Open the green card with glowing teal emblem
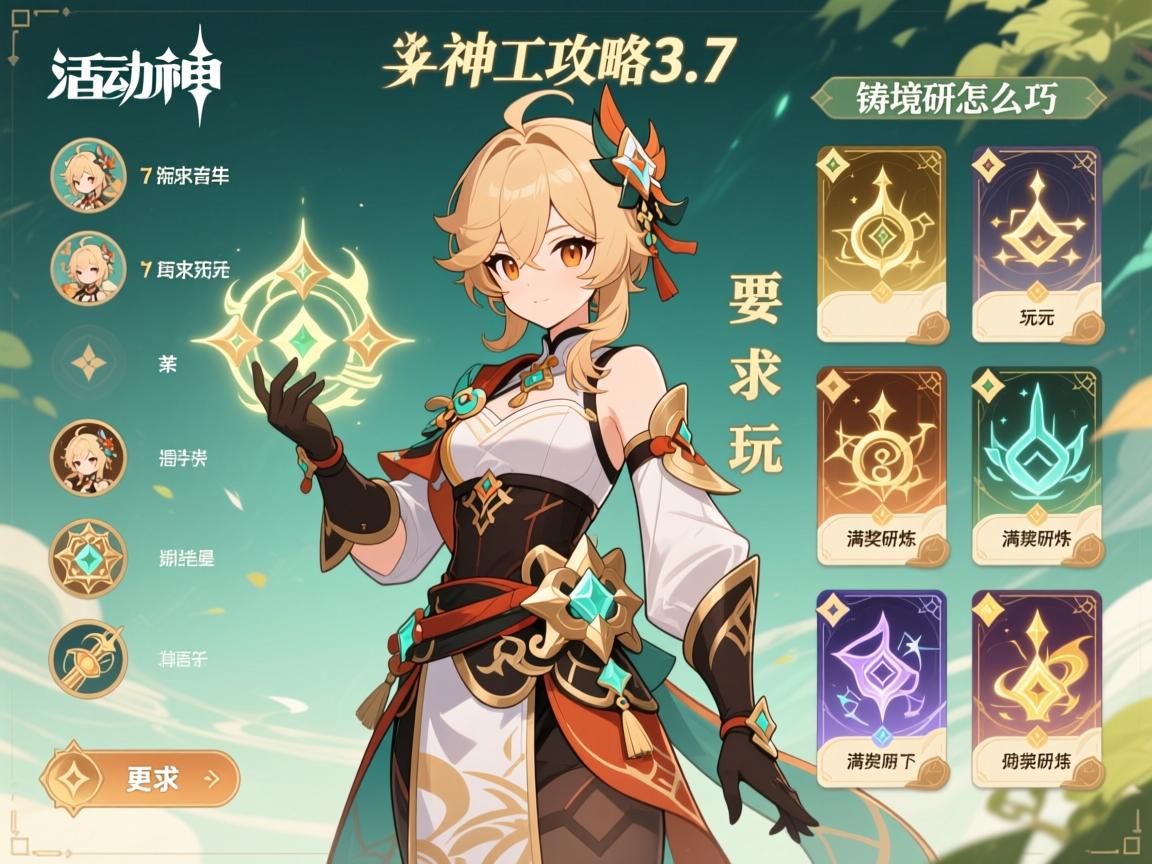 (1037, 466)
